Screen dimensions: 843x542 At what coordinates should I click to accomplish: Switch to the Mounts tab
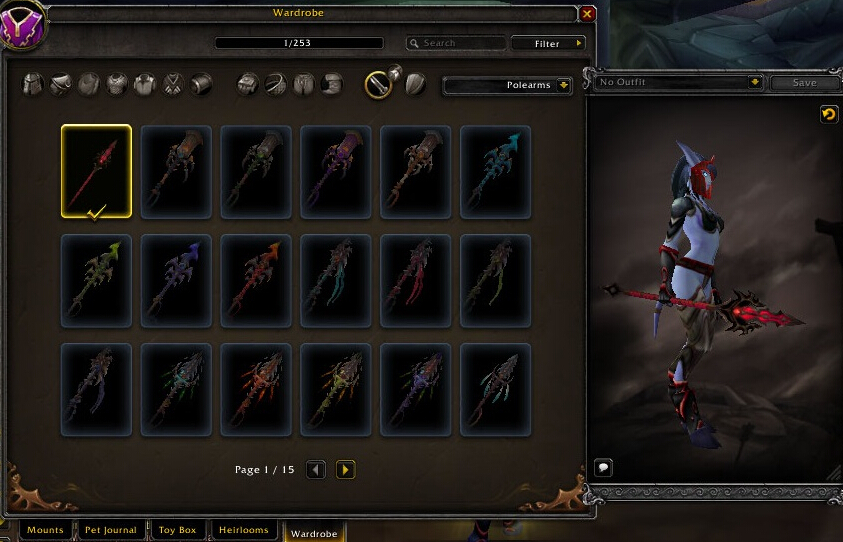[45, 530]
